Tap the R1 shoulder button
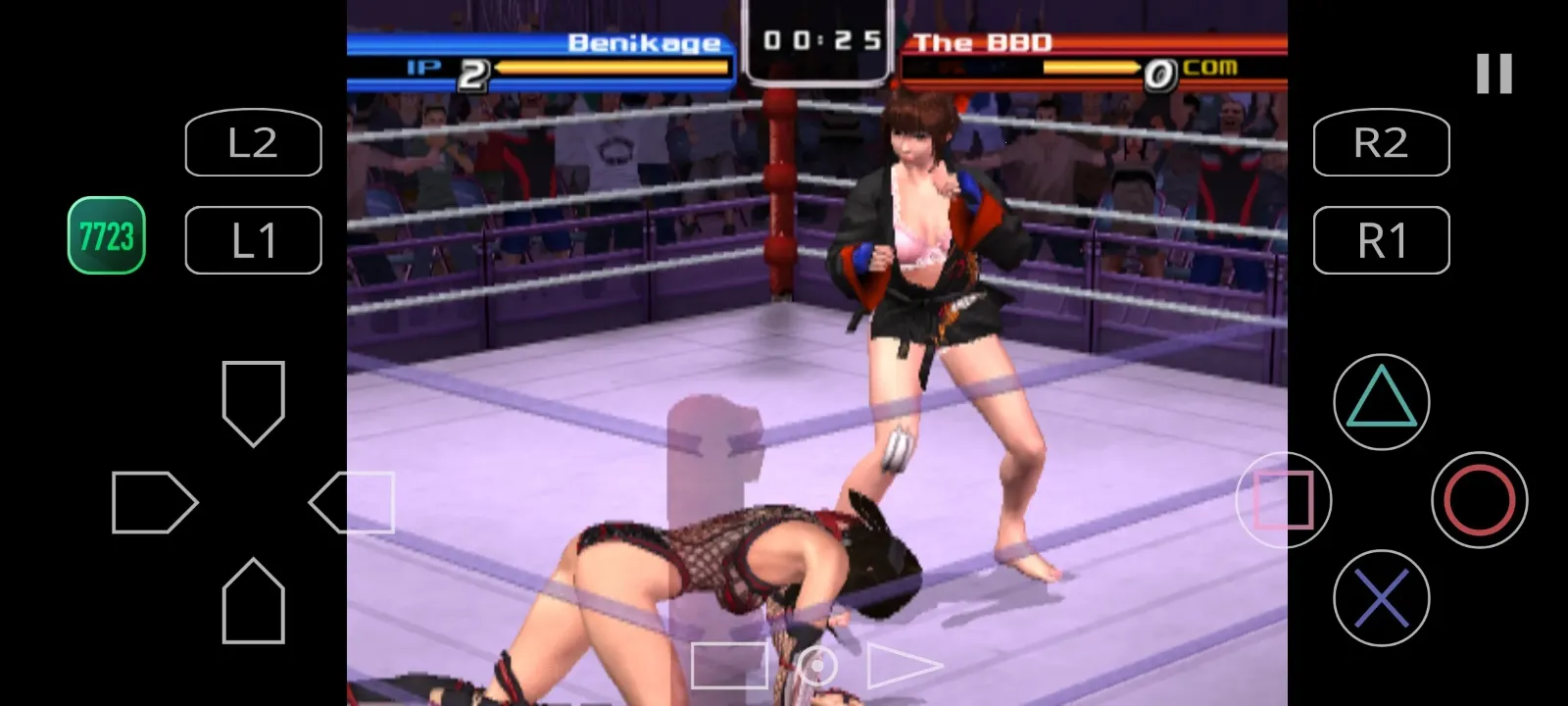This screenshot has width=1568, height=706. click(1381, 240)
